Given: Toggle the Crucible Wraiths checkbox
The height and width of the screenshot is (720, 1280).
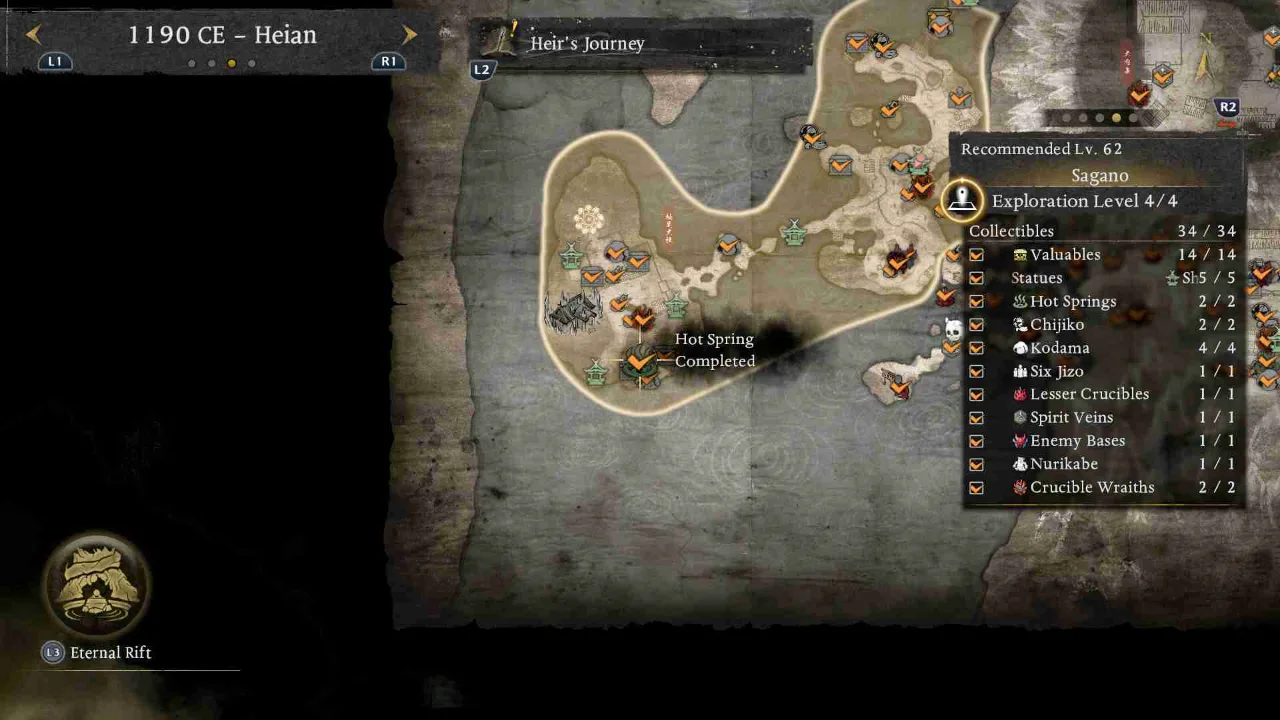Looking at the screenshot, I should coord(976,488).
